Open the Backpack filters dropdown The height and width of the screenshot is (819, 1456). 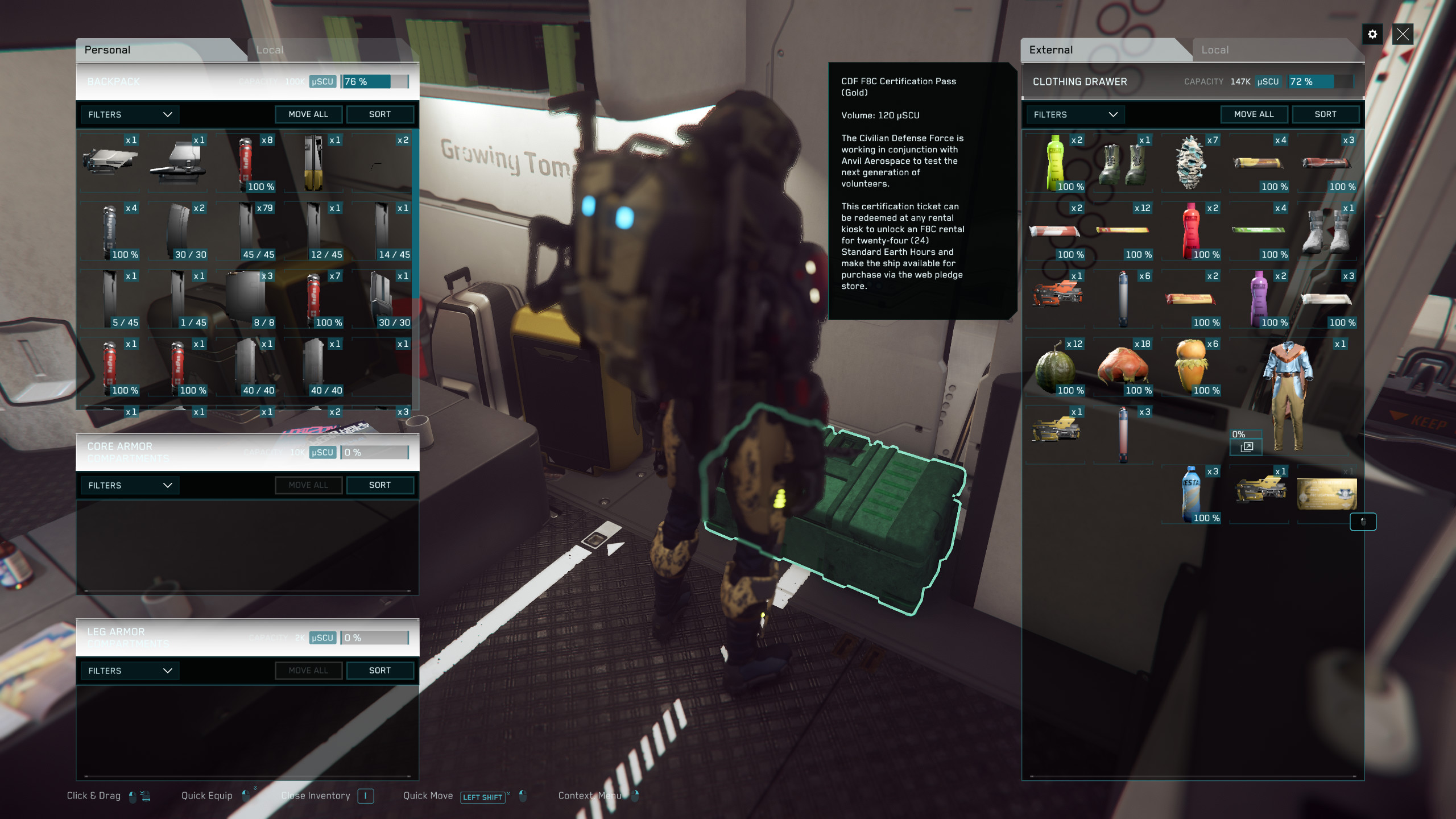tap(130, 114)
